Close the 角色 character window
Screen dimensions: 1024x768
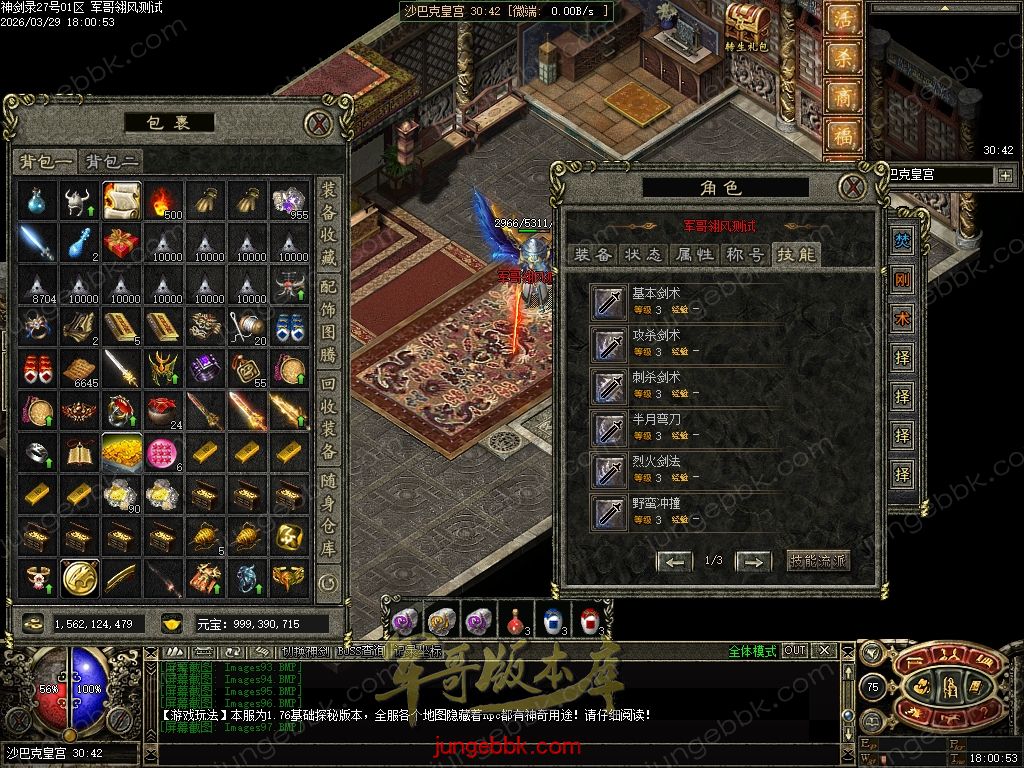[x=851, y=186]
